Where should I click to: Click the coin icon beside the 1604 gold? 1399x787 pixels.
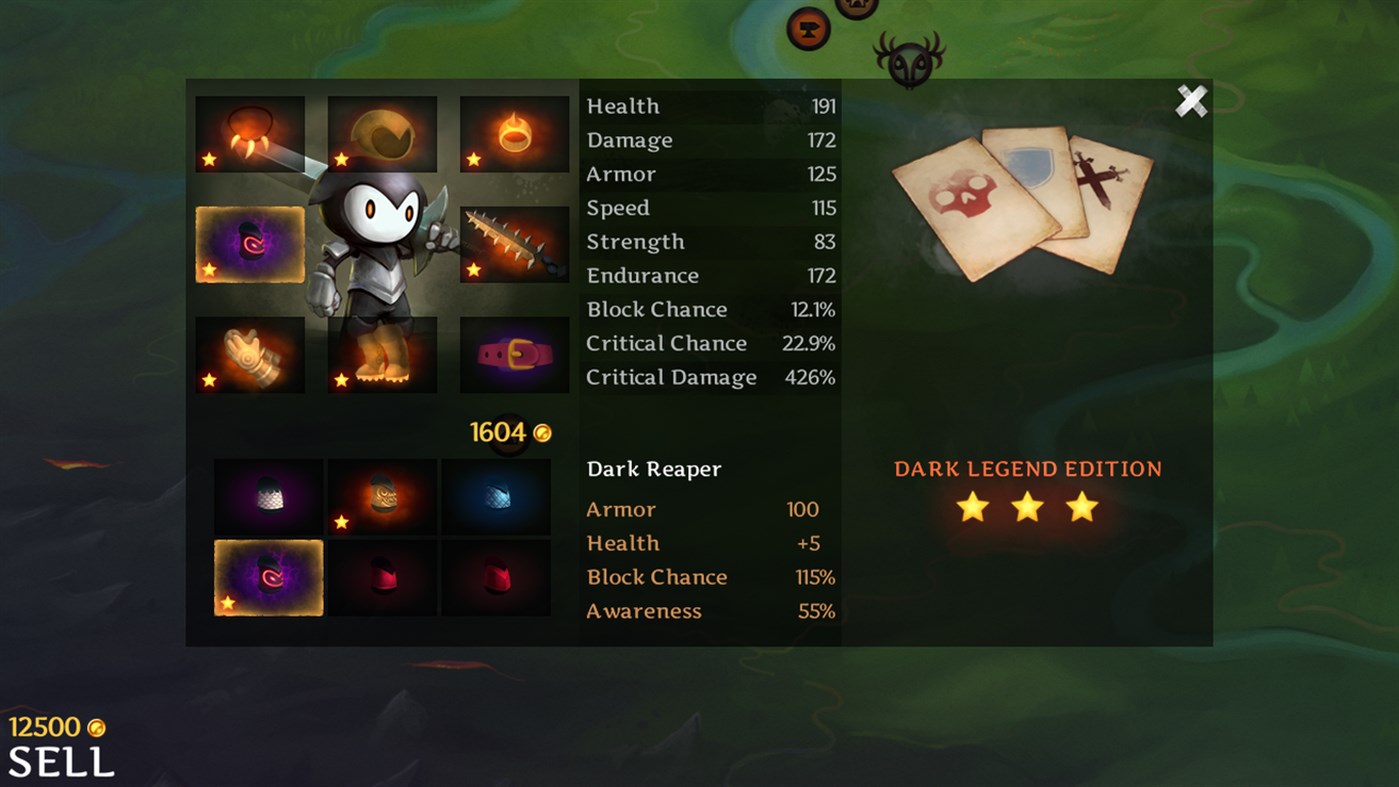pos(543,432)
